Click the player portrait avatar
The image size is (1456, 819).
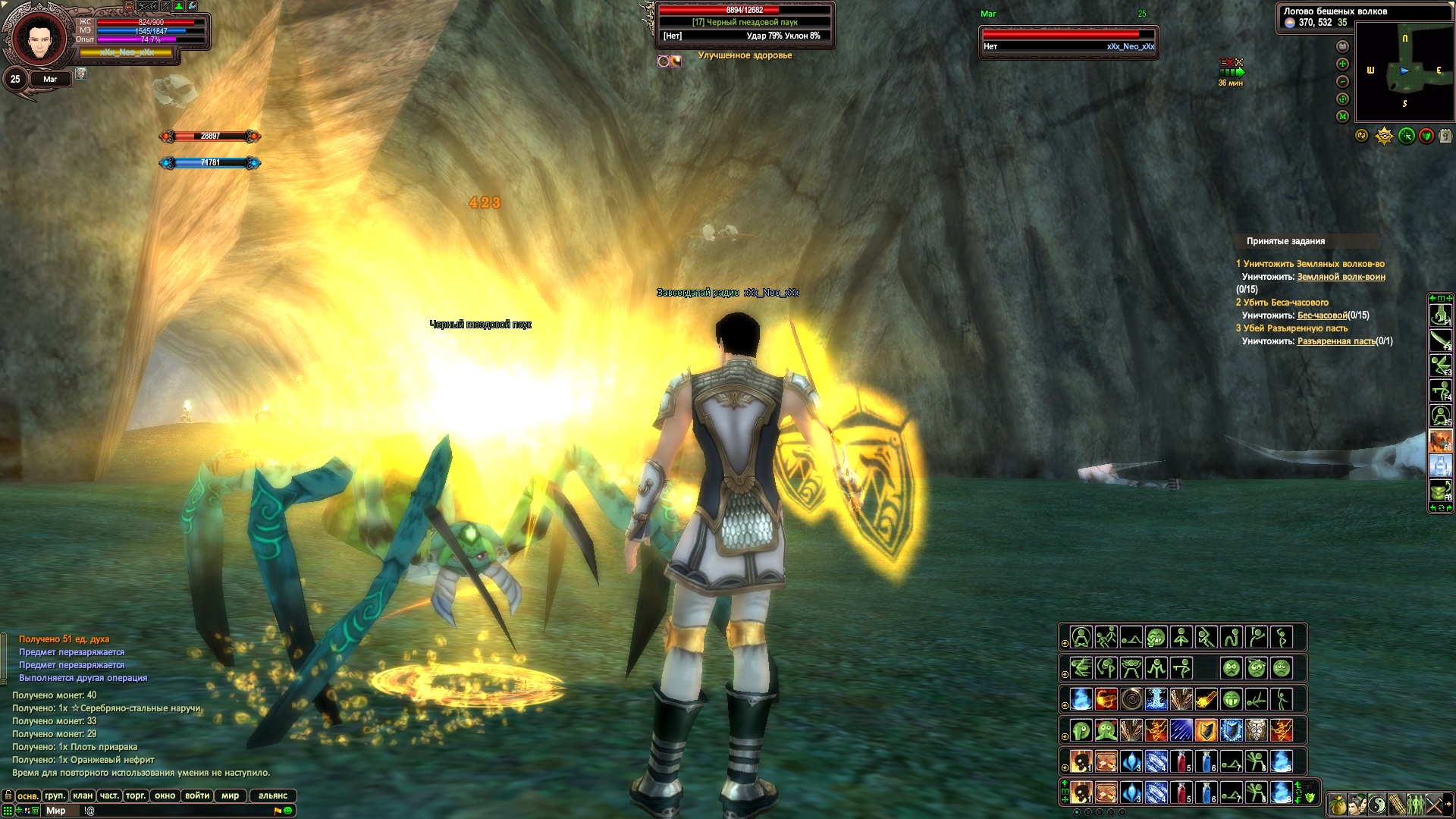coord(36,38)
